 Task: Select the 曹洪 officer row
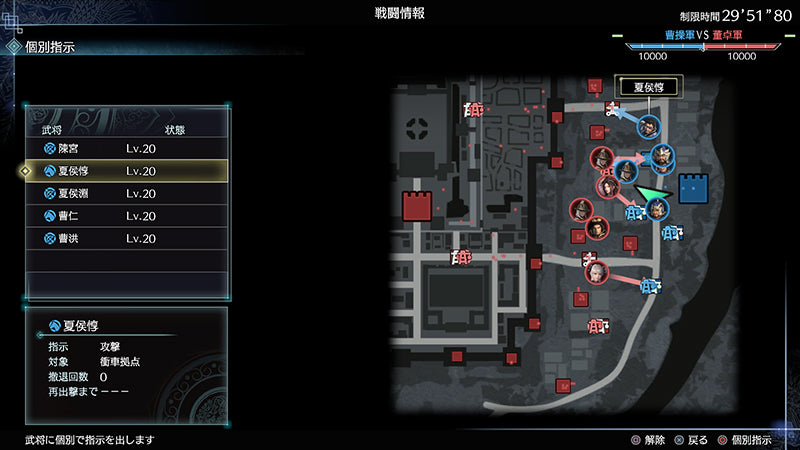tap(127, 239)
